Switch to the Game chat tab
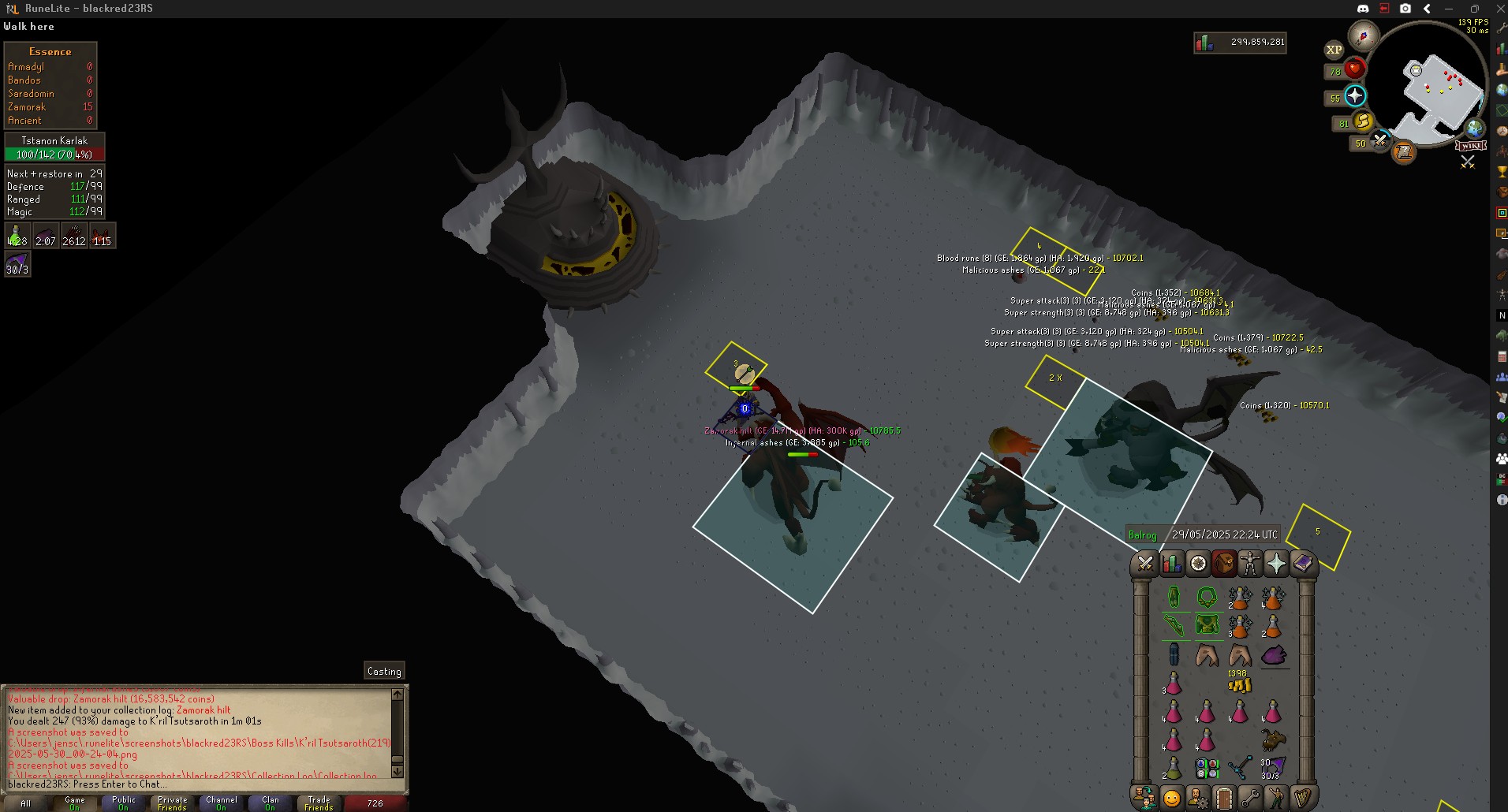 click(74, 803)
